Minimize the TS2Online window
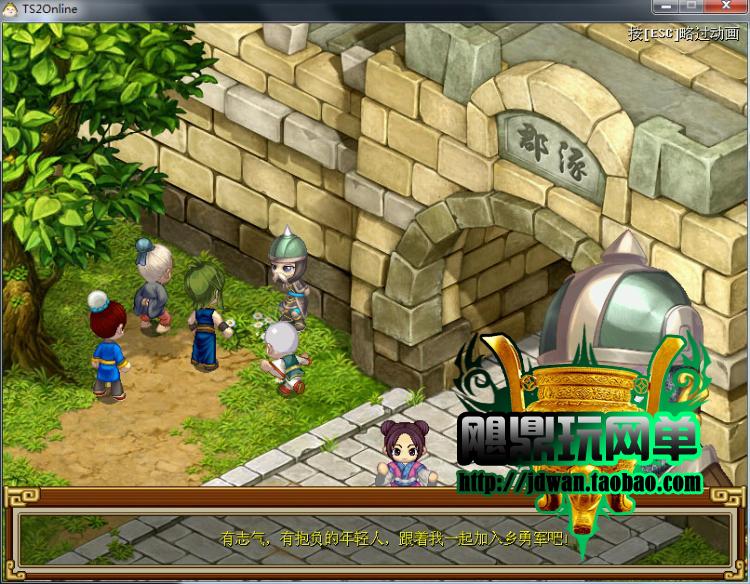 [664, 8]
